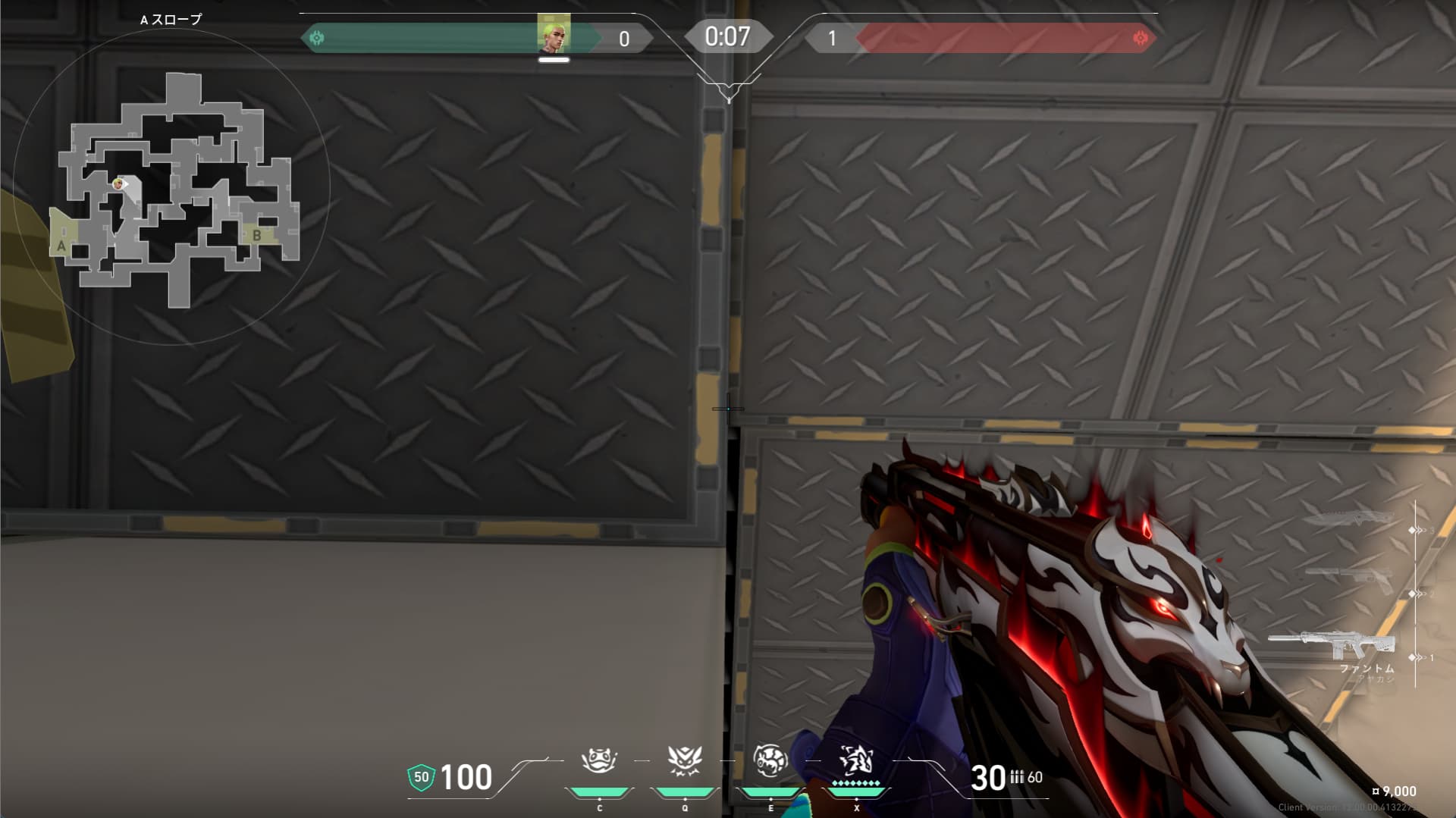This screenshot has width=1456, height=818.
Task: Activate the Wingman ability icon
Action: pos(685,760)
